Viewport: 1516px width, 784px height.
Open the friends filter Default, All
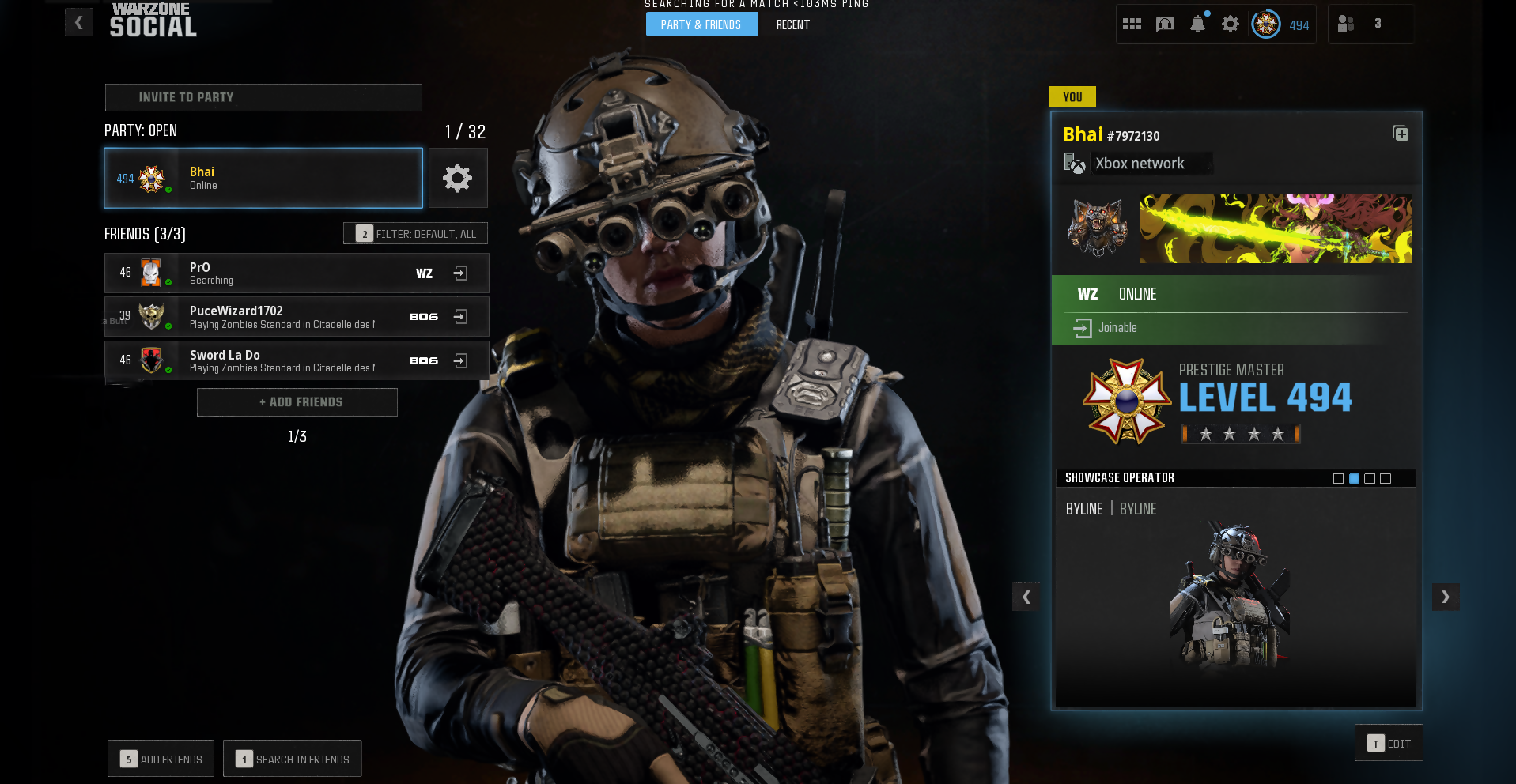tap(415, 234)
